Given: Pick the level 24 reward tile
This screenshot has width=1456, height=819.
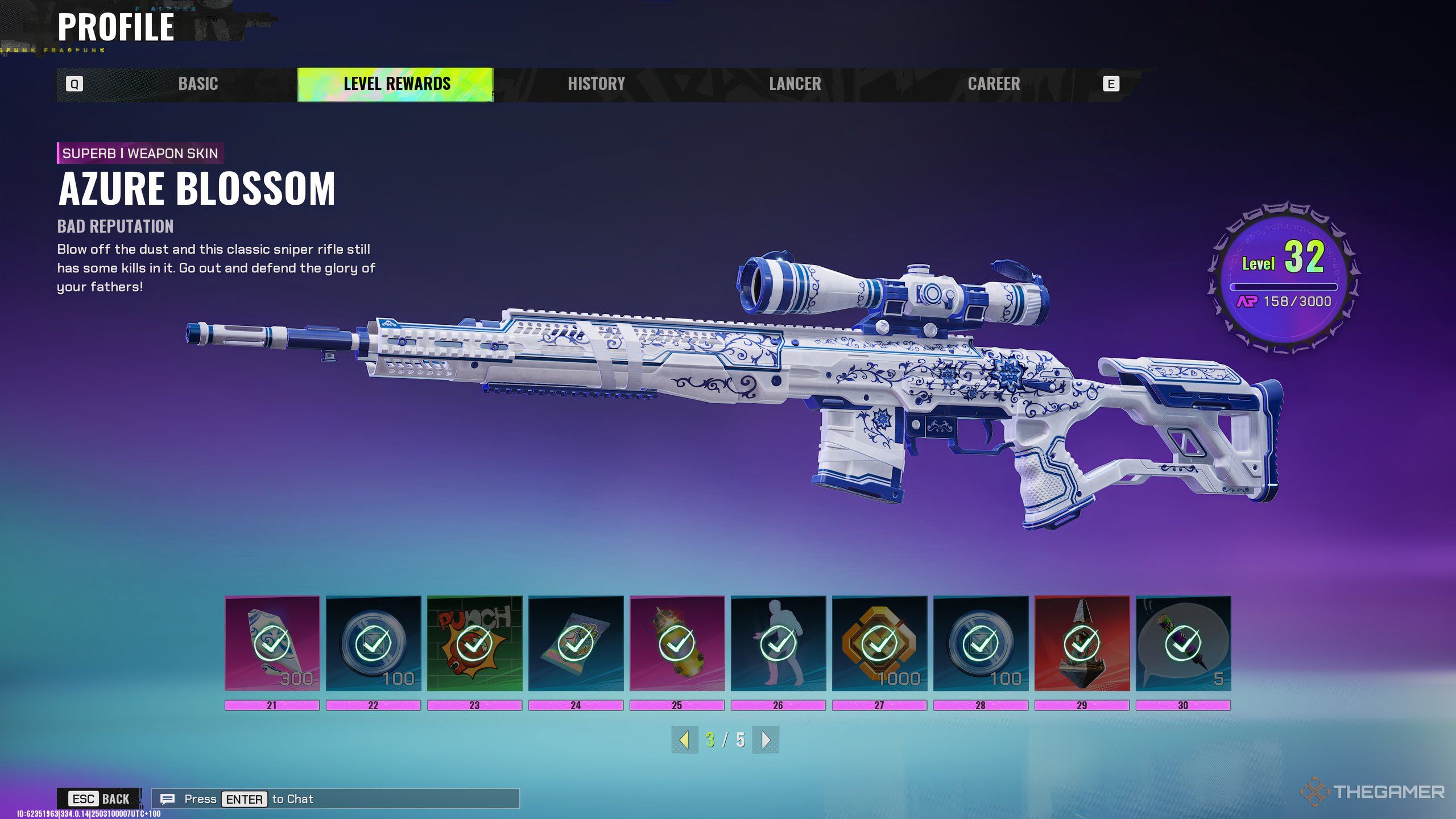Looking at the screenshot, I should coord(576,643).
